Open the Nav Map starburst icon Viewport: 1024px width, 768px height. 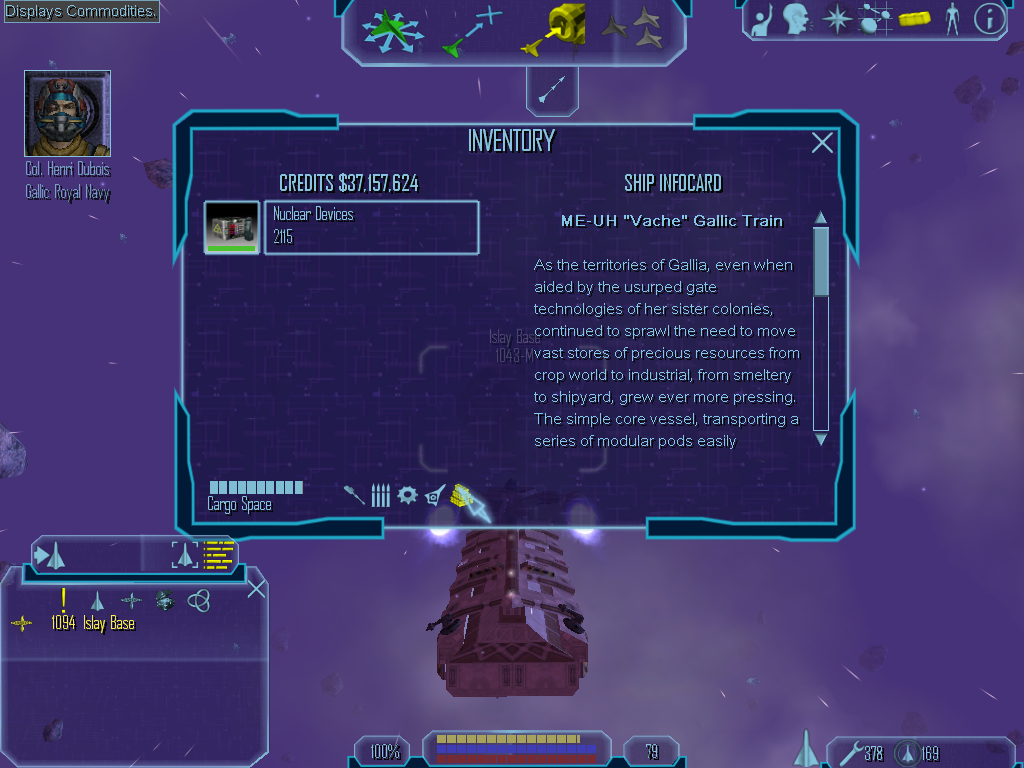coord(835,18)
